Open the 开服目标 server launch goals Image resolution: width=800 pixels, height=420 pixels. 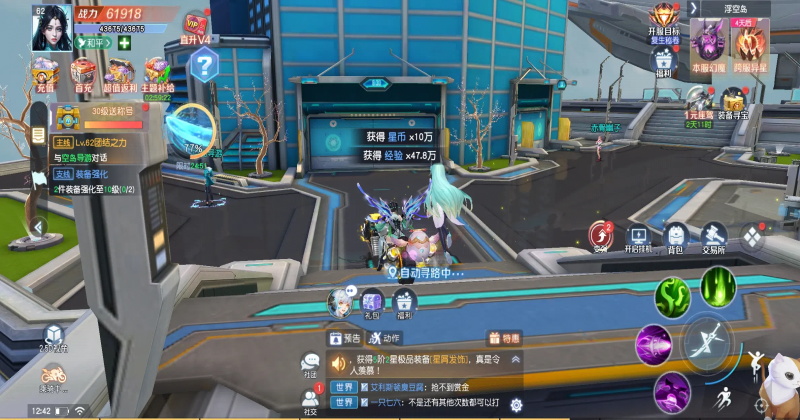point(663,20)
